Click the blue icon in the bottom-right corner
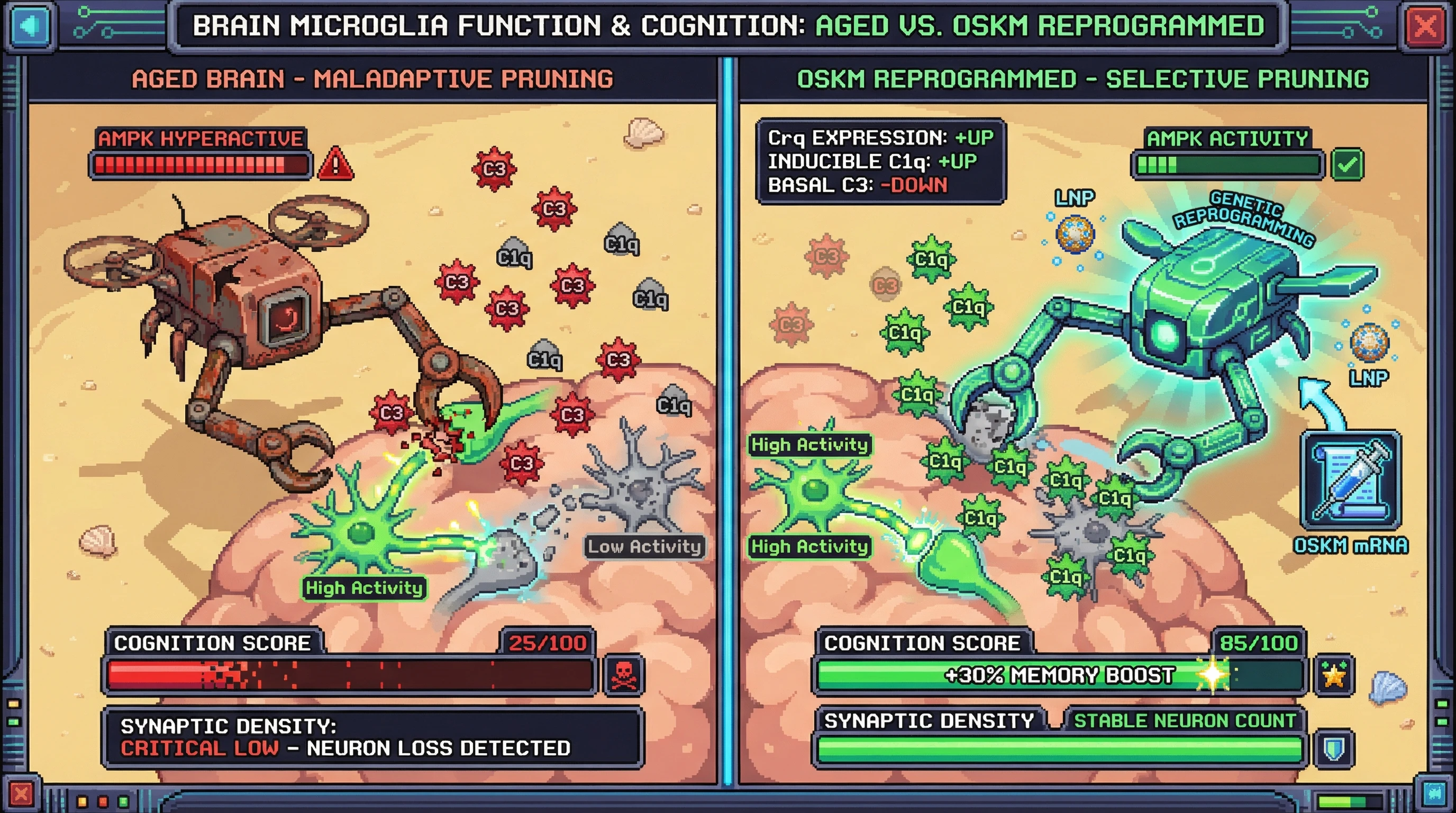The height and width of the screenshot is (813, 1456). point(1434,794)
